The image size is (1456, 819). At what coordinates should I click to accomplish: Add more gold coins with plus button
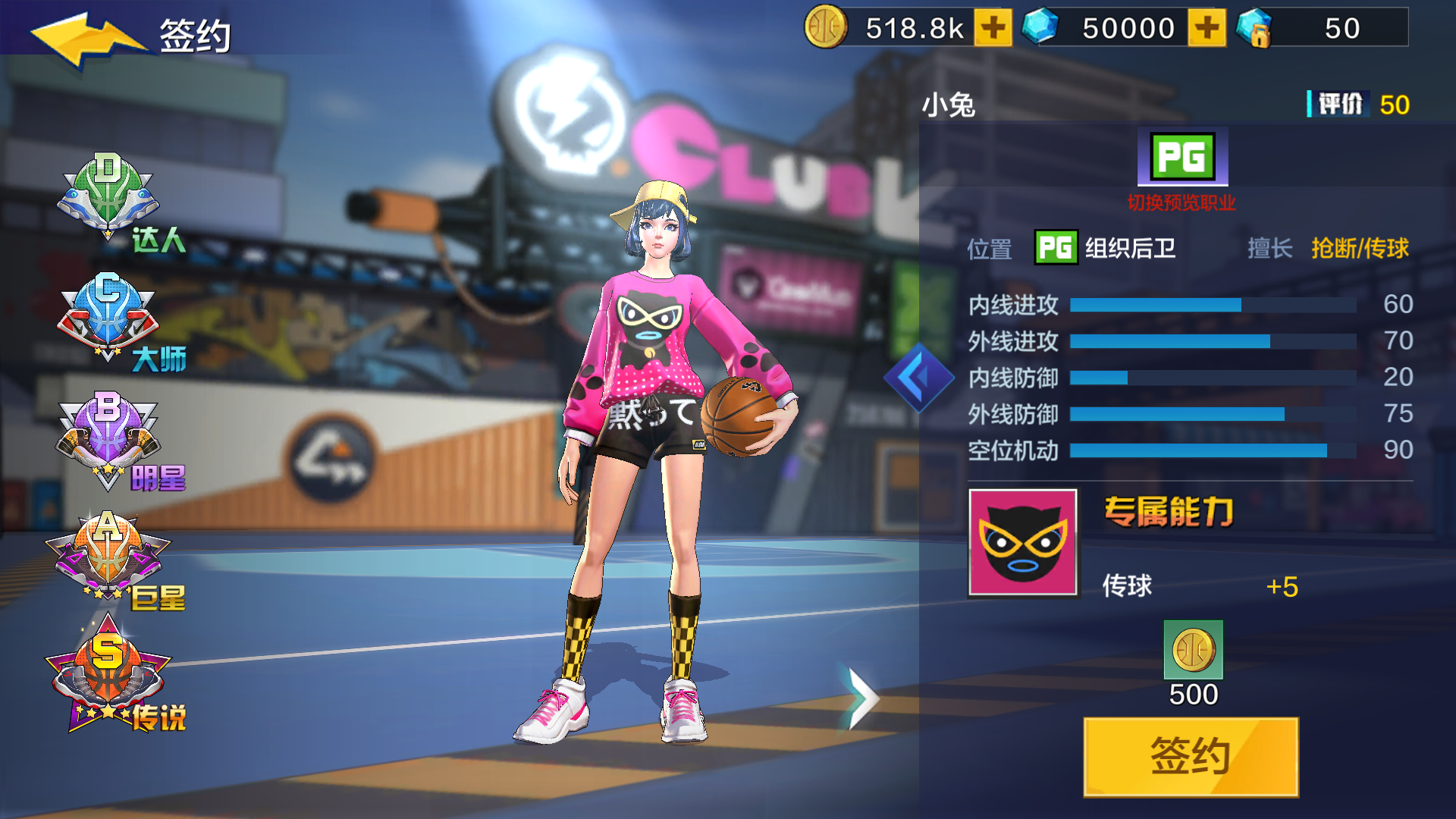tap(993, 28)
